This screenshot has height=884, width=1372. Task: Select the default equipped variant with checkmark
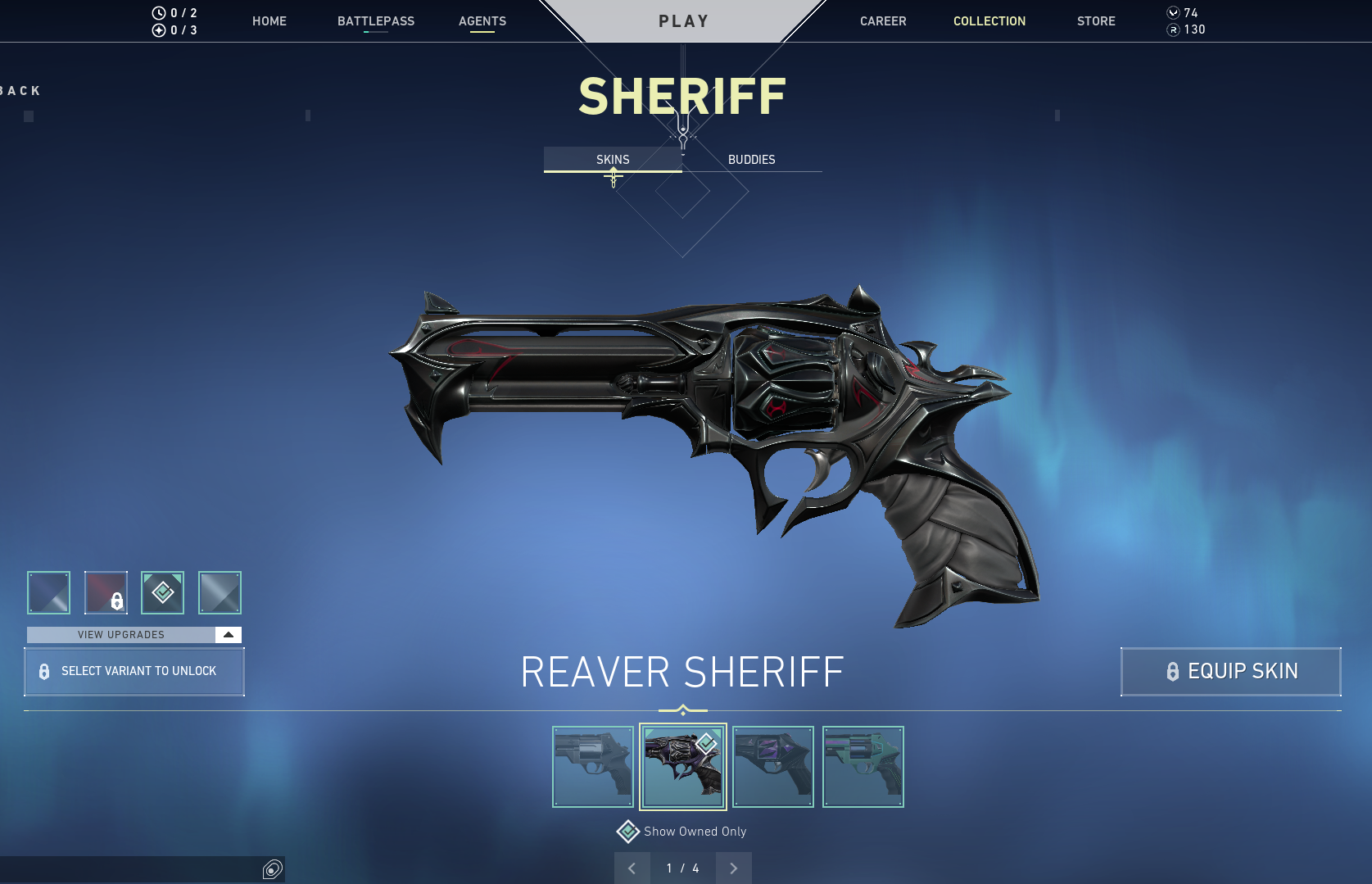coord(162,592)
